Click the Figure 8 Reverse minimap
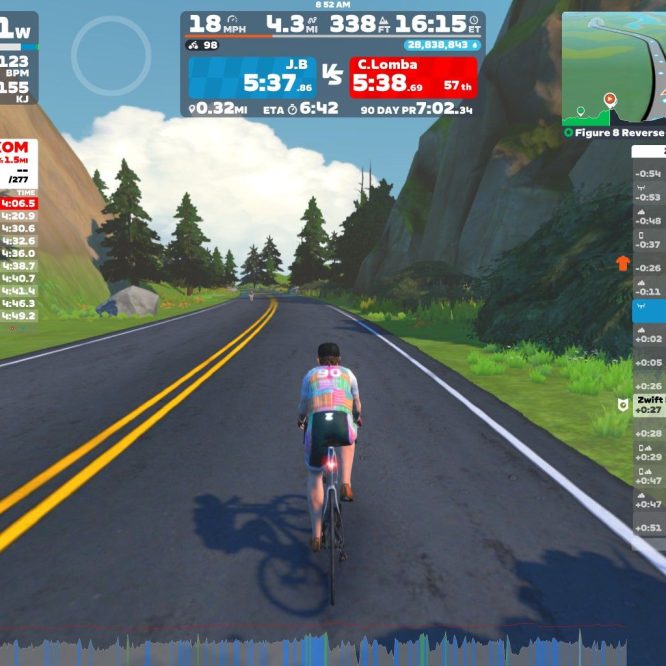The image size is (666, 666). [x=614, y=68]
